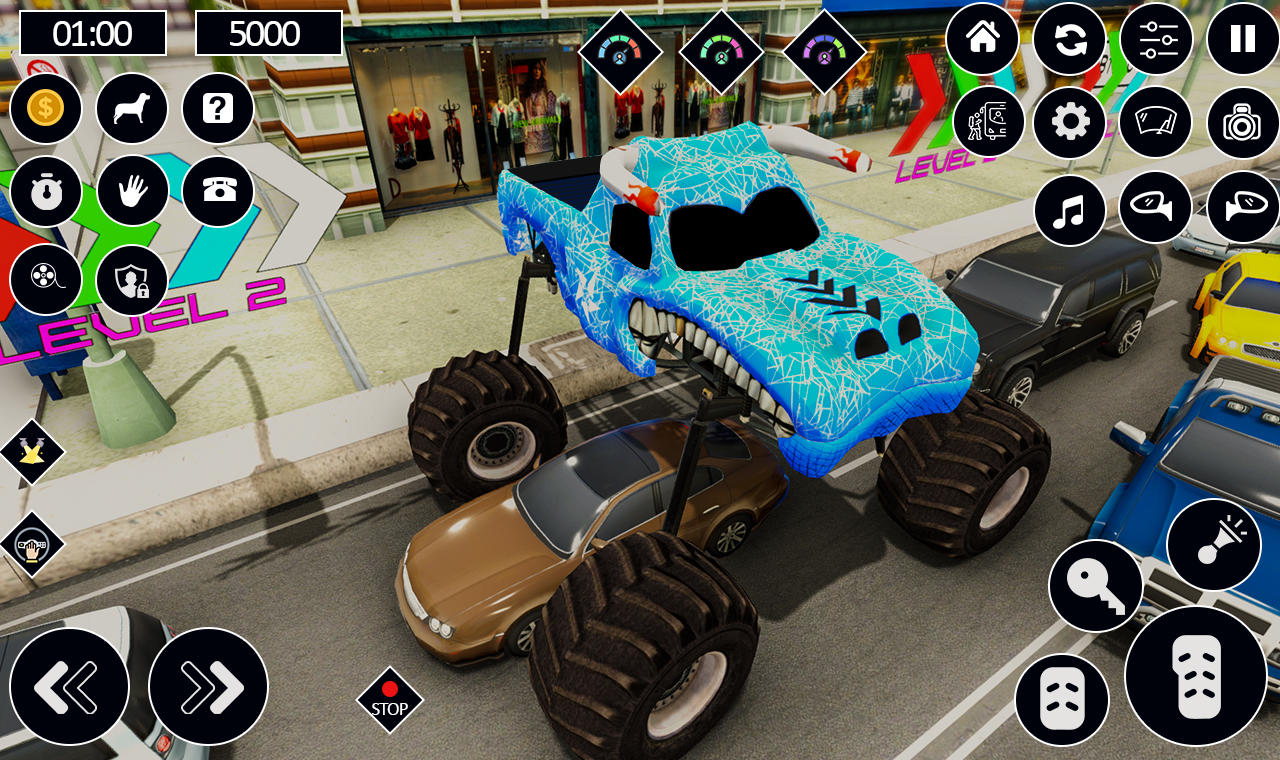Restart the current level

(x=1070, y=40)
